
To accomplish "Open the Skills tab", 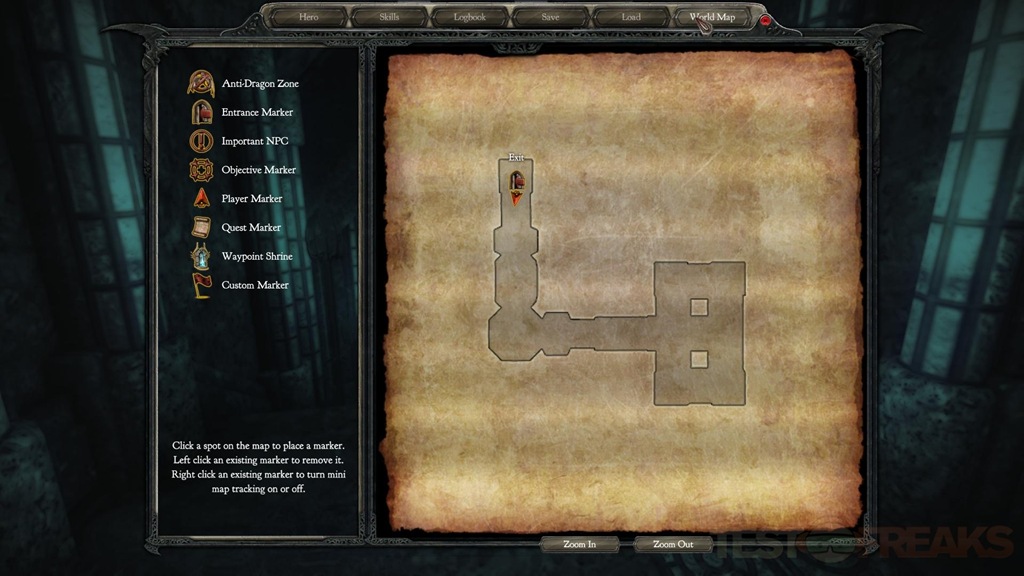I will [389, 17].
